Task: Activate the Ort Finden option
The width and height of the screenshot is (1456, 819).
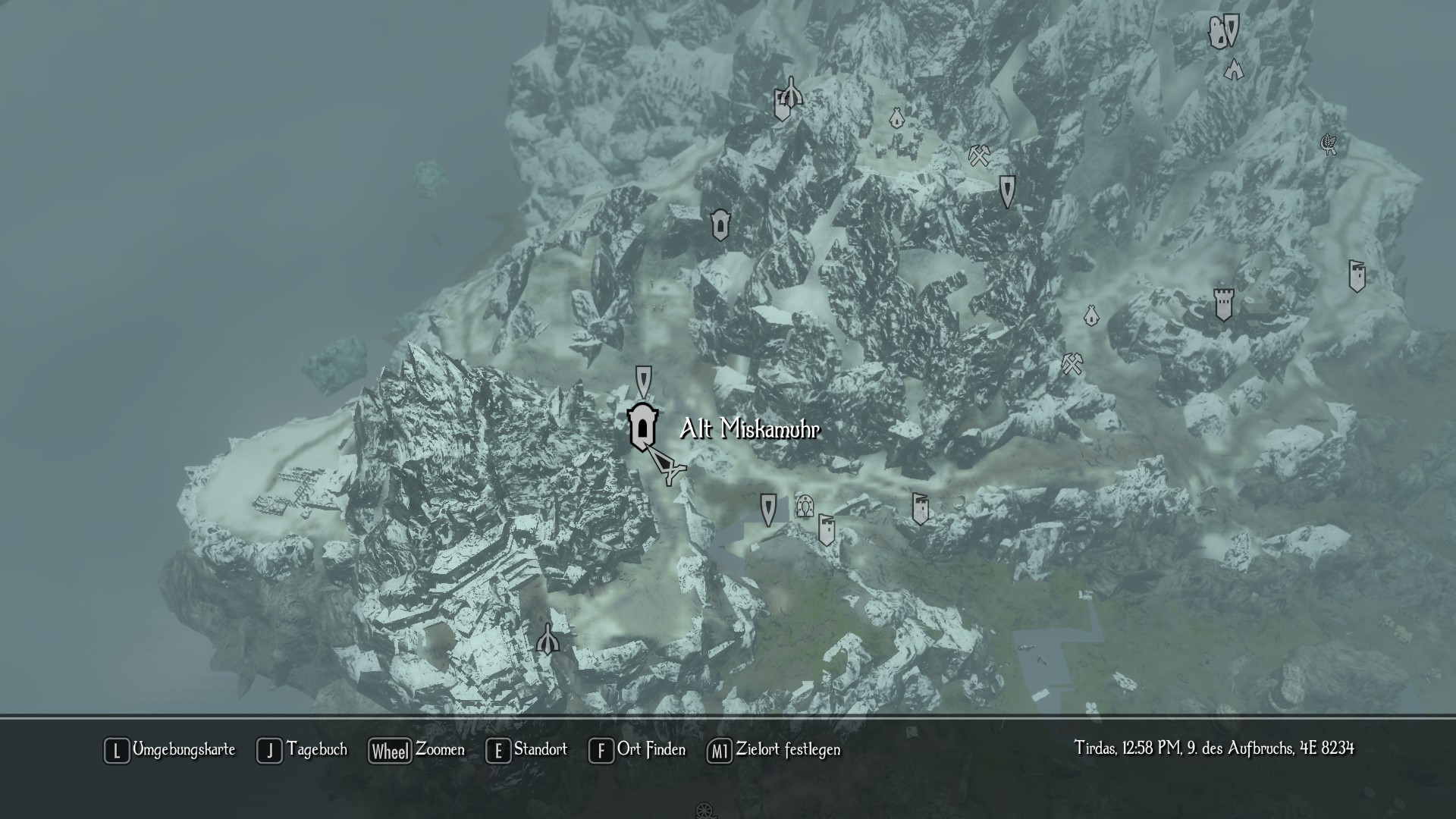Action: (x=637, y=750)
